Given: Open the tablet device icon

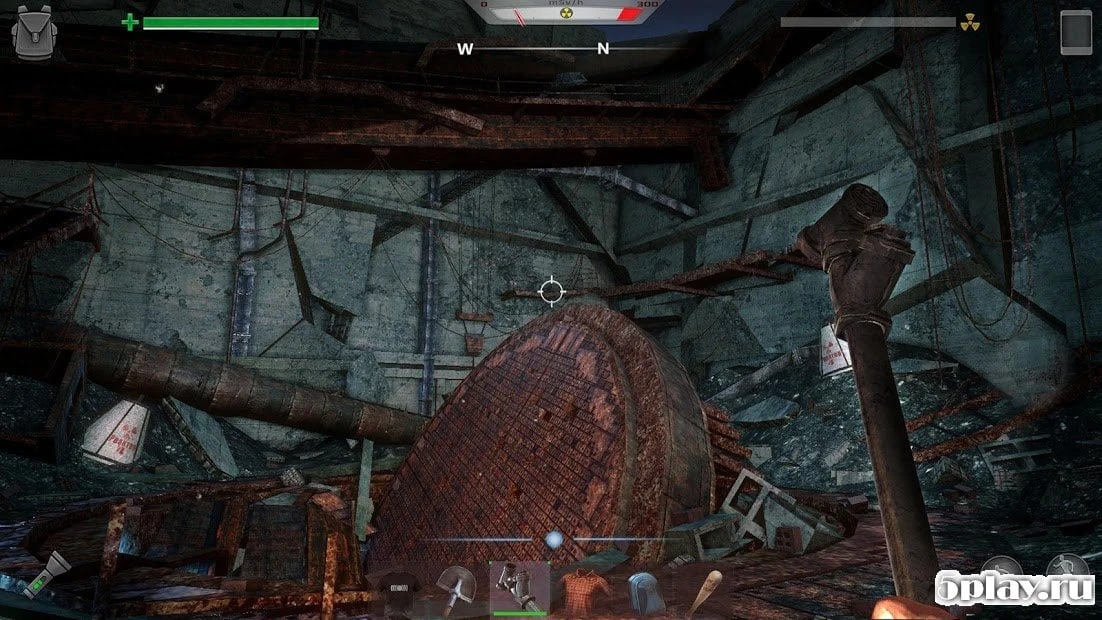Looking at the screenshot, I should tap(1076, 30).
